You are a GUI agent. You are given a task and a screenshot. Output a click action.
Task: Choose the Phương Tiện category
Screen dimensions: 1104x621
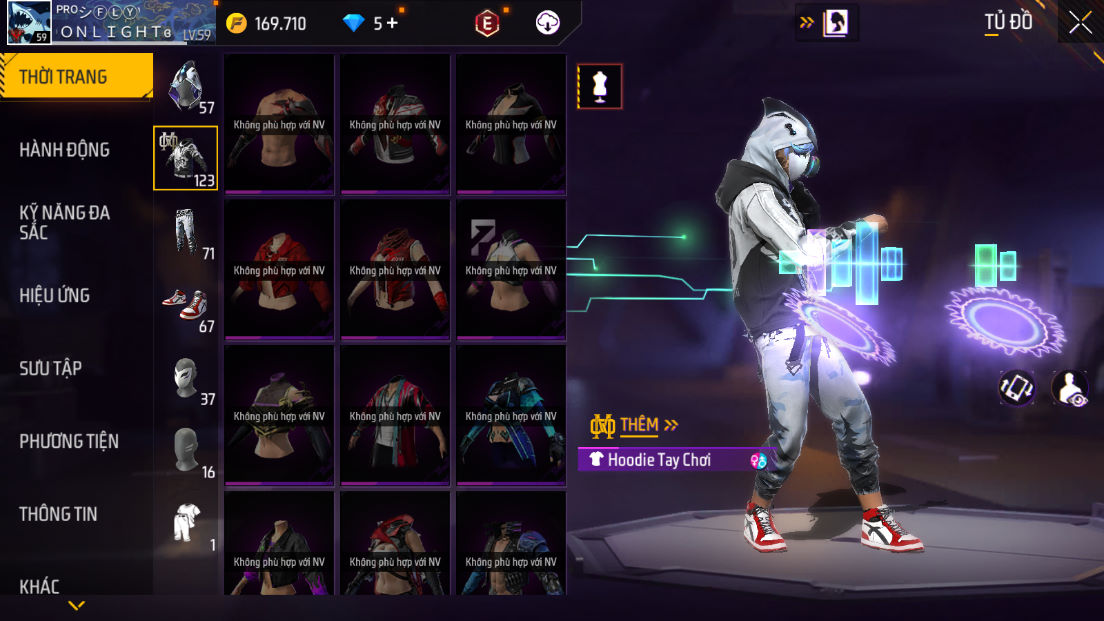(69, 441)
